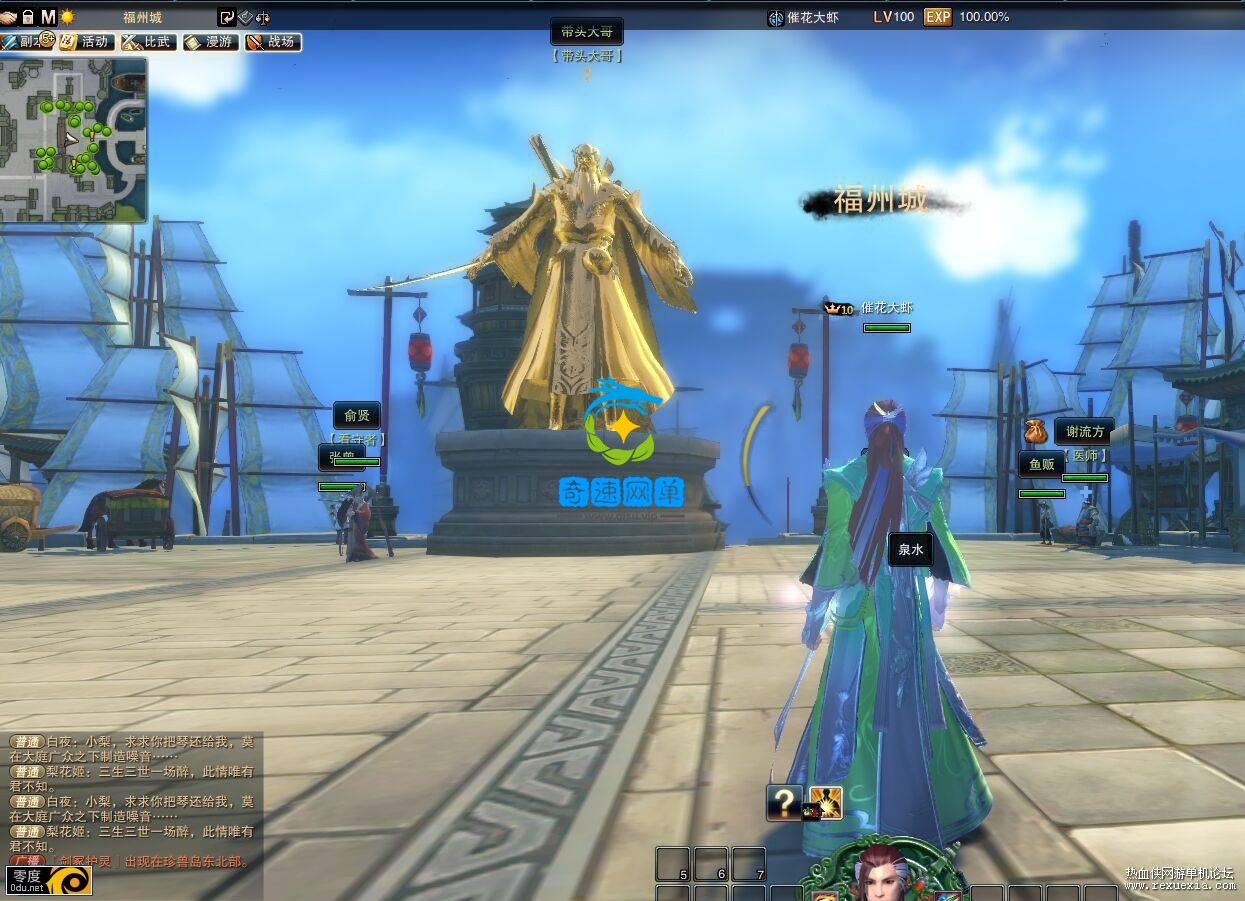Click the curved-arrow icon in top bar
Viewport: 1245px width, 901px height.
click(x=226, y=17)
